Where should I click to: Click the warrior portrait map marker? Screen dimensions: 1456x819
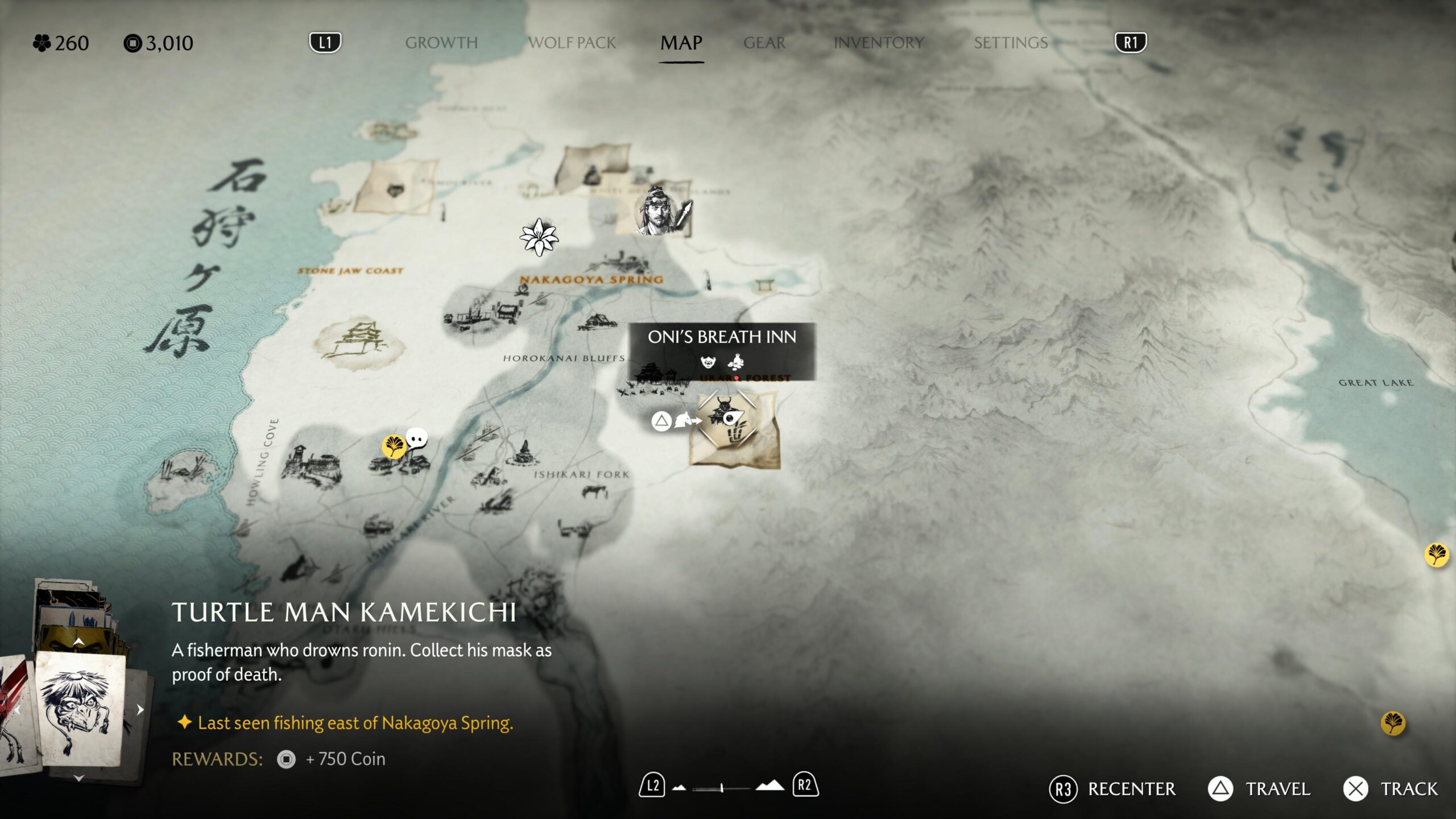click(x=659, y=212)
